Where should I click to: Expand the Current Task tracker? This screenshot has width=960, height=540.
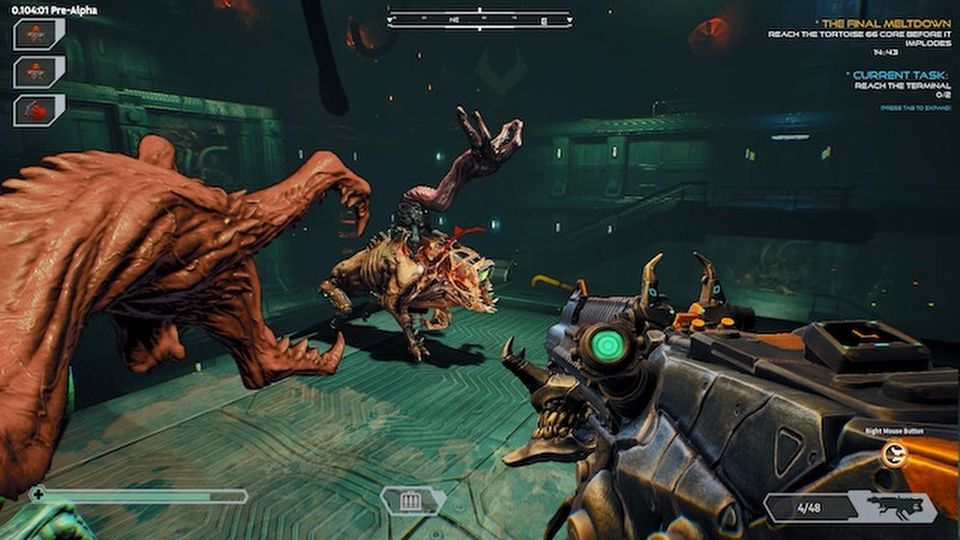coord(896,74)
